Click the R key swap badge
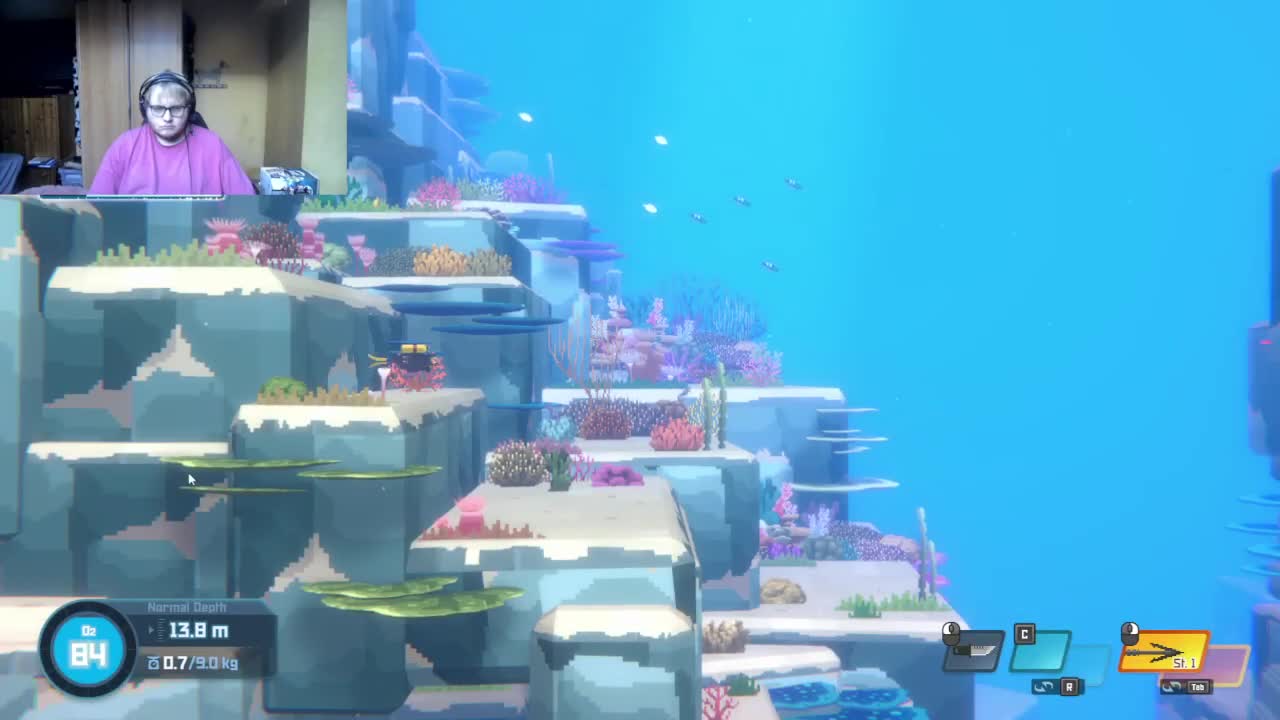Image resolution: width=1280 pixels, height=720 pixels. coord(1068,687)
